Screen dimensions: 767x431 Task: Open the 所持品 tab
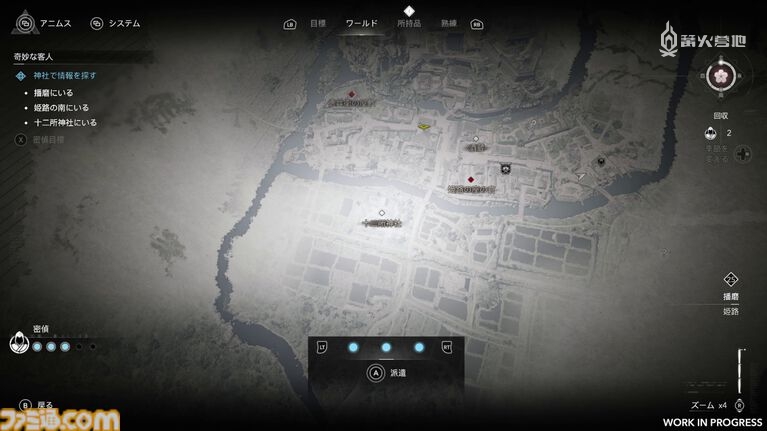coord(408,23)
